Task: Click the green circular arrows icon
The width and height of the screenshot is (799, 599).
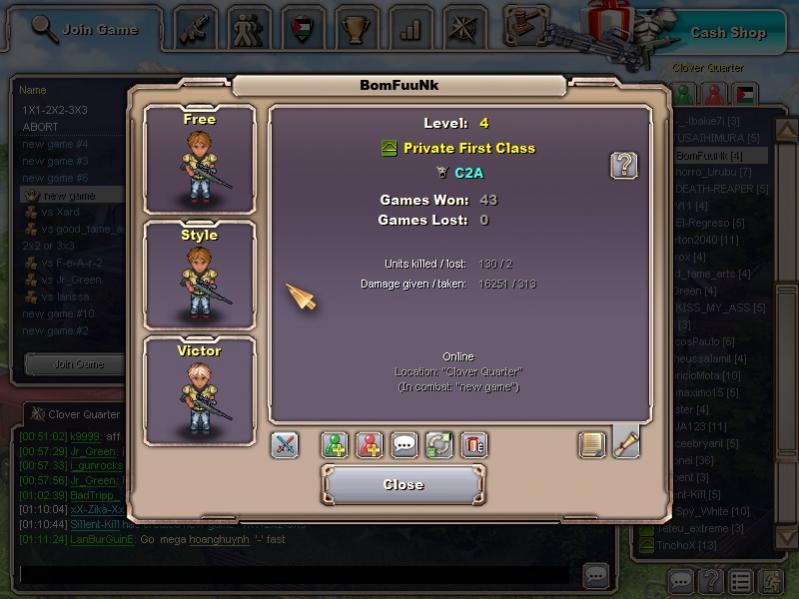Action: [439, 445]
